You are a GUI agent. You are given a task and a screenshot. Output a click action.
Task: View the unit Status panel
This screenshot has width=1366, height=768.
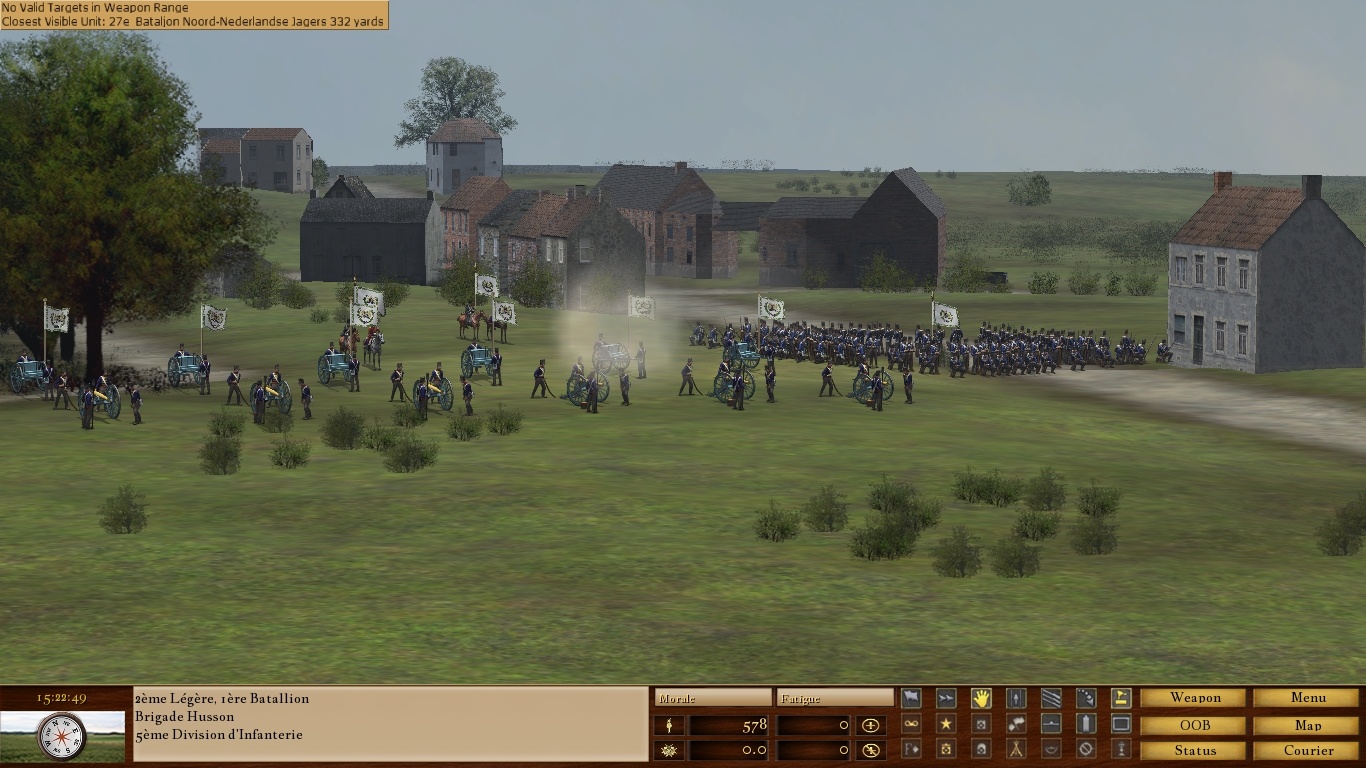point(1195,750)
